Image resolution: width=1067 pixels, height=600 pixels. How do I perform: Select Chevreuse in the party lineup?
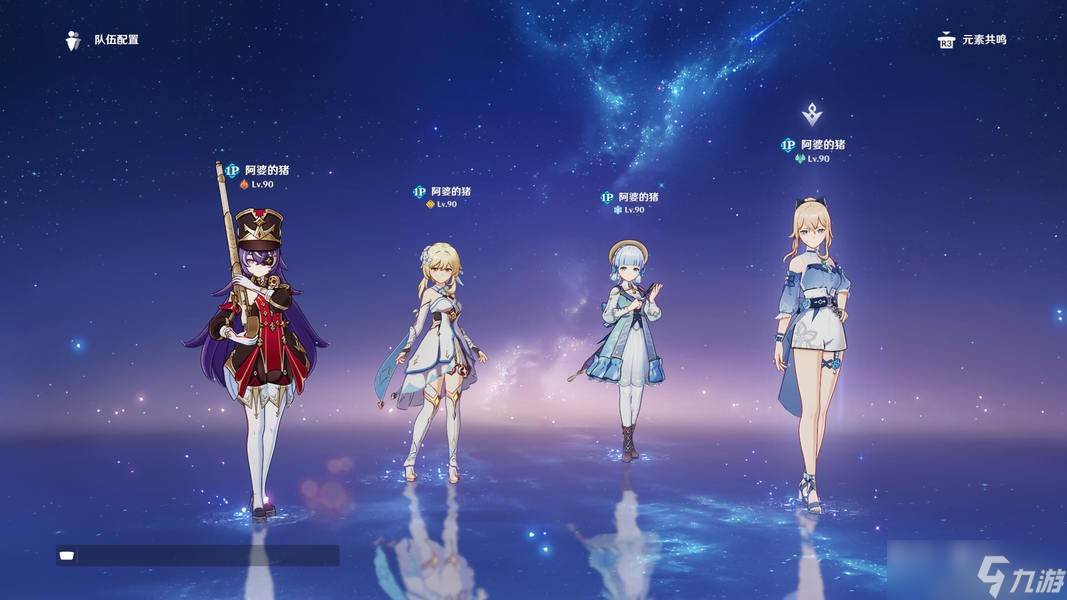click(257, 340)
